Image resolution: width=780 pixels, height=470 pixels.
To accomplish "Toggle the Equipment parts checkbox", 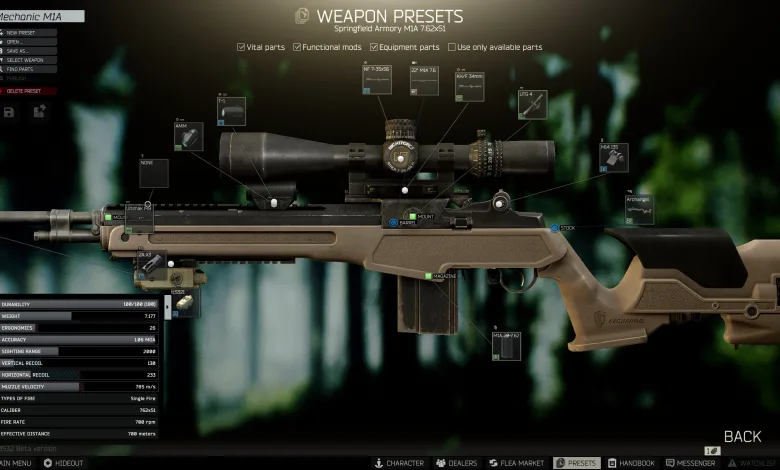I will tap(374, 47).
